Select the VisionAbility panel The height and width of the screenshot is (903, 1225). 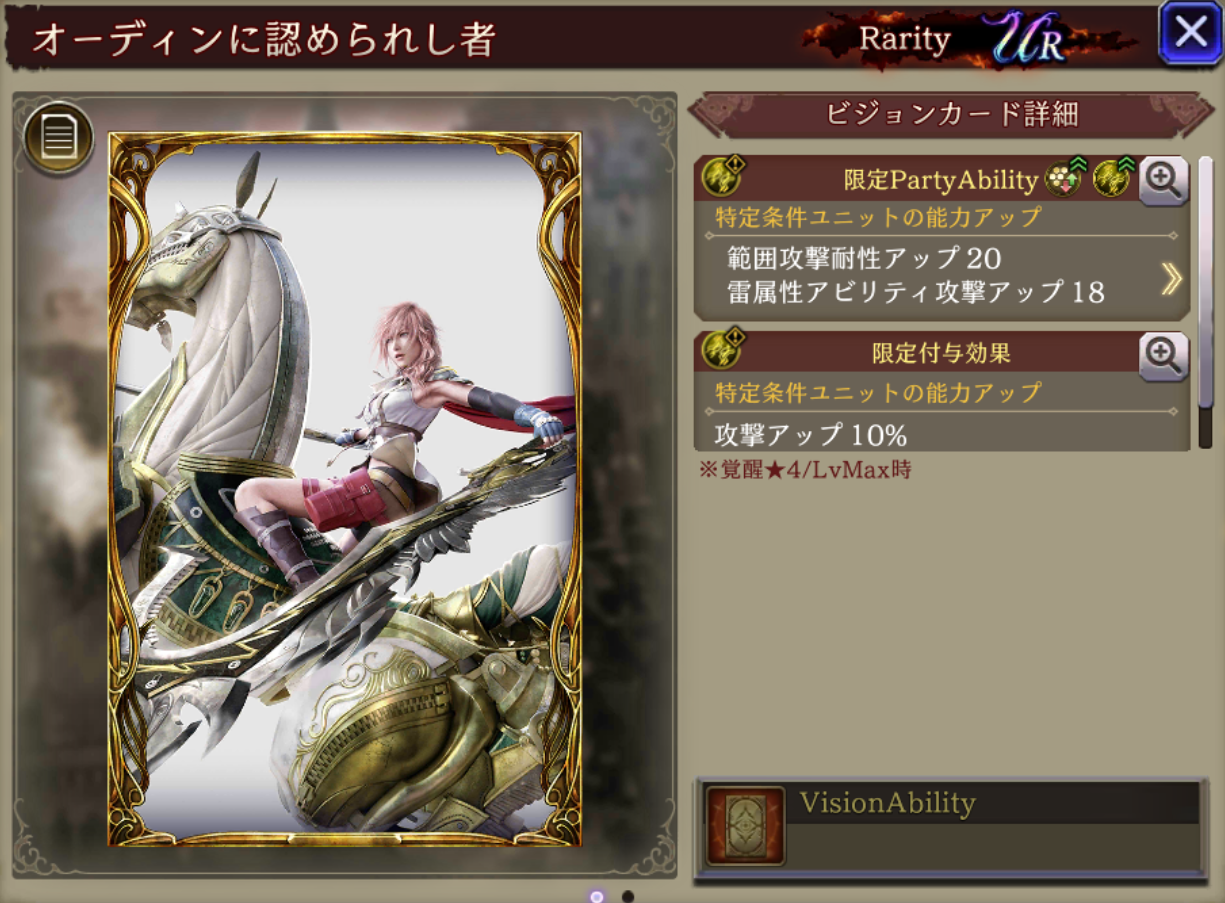950,827
